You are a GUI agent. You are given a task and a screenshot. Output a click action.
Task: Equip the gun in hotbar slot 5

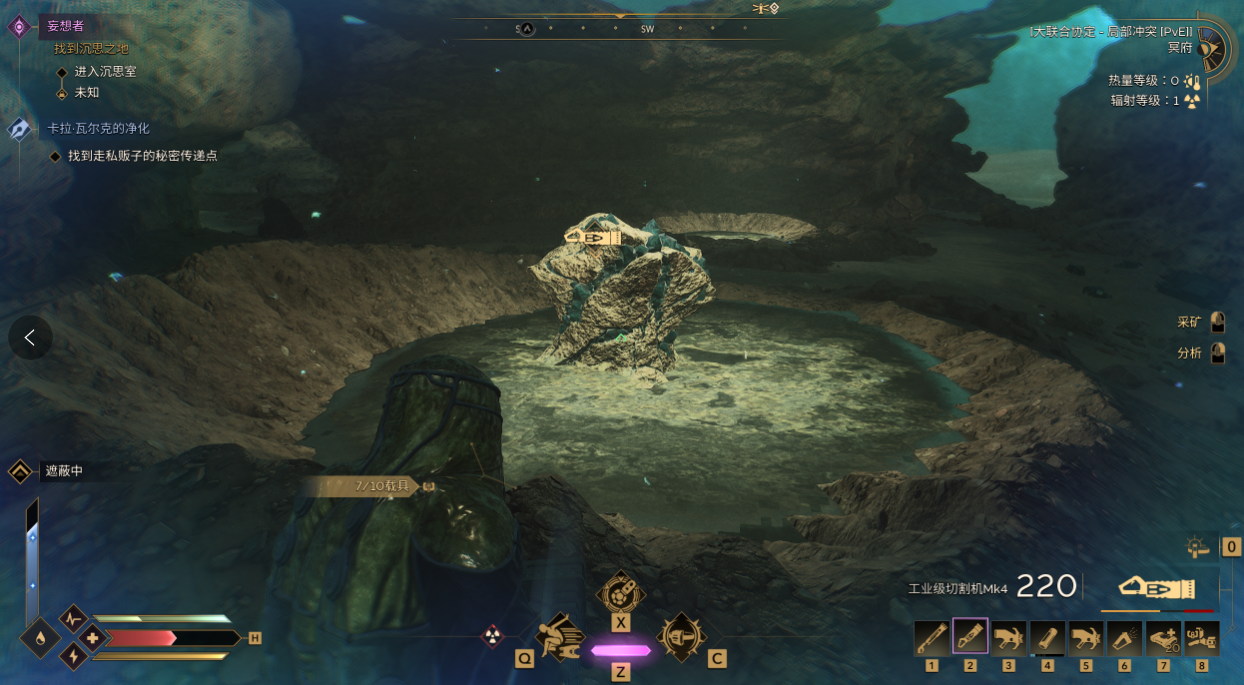[x=1086, y=637]
